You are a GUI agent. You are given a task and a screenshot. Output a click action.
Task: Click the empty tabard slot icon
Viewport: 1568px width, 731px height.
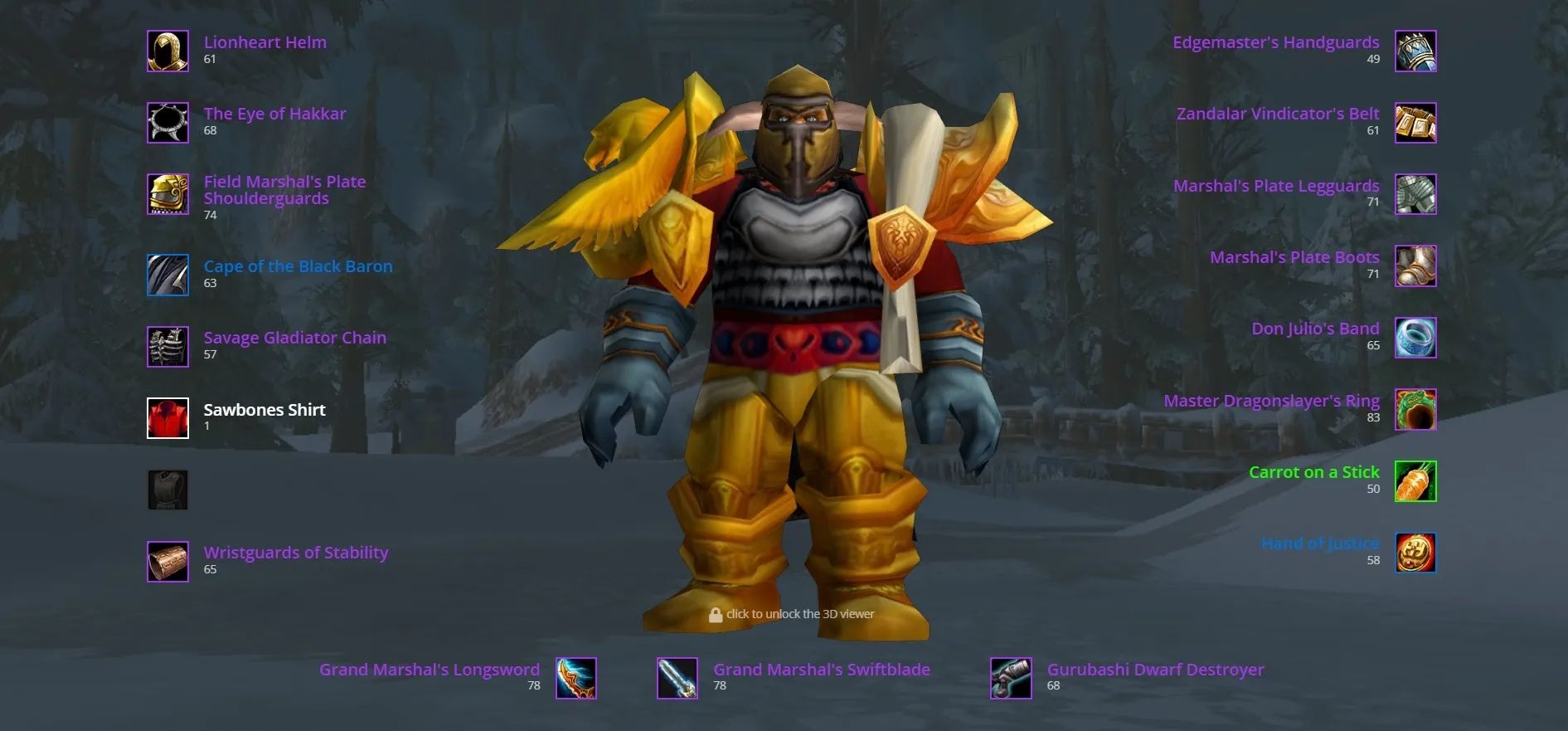click(167, 490)
